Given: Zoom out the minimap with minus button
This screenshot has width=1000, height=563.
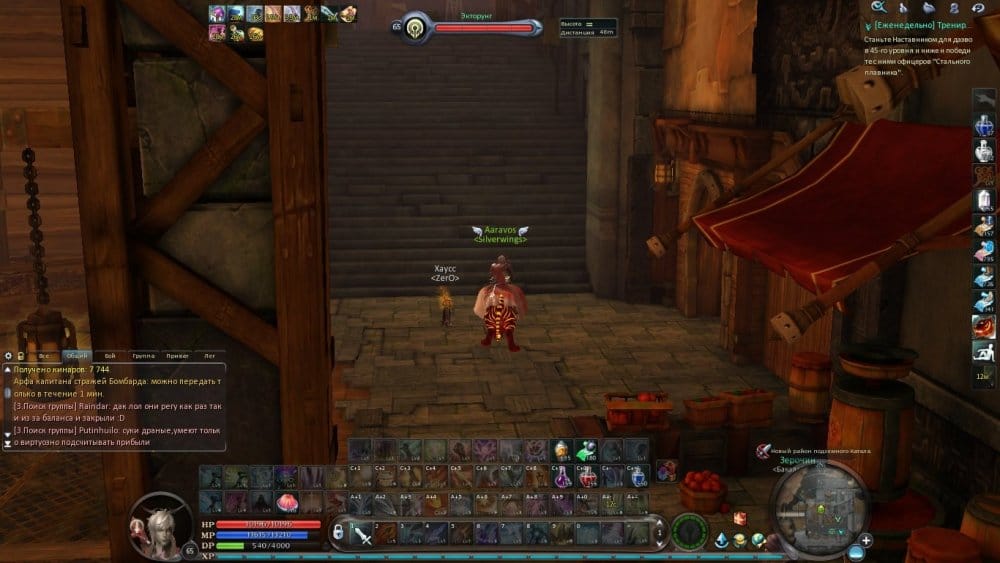Looking at the screenshot, I should [856, 551].
